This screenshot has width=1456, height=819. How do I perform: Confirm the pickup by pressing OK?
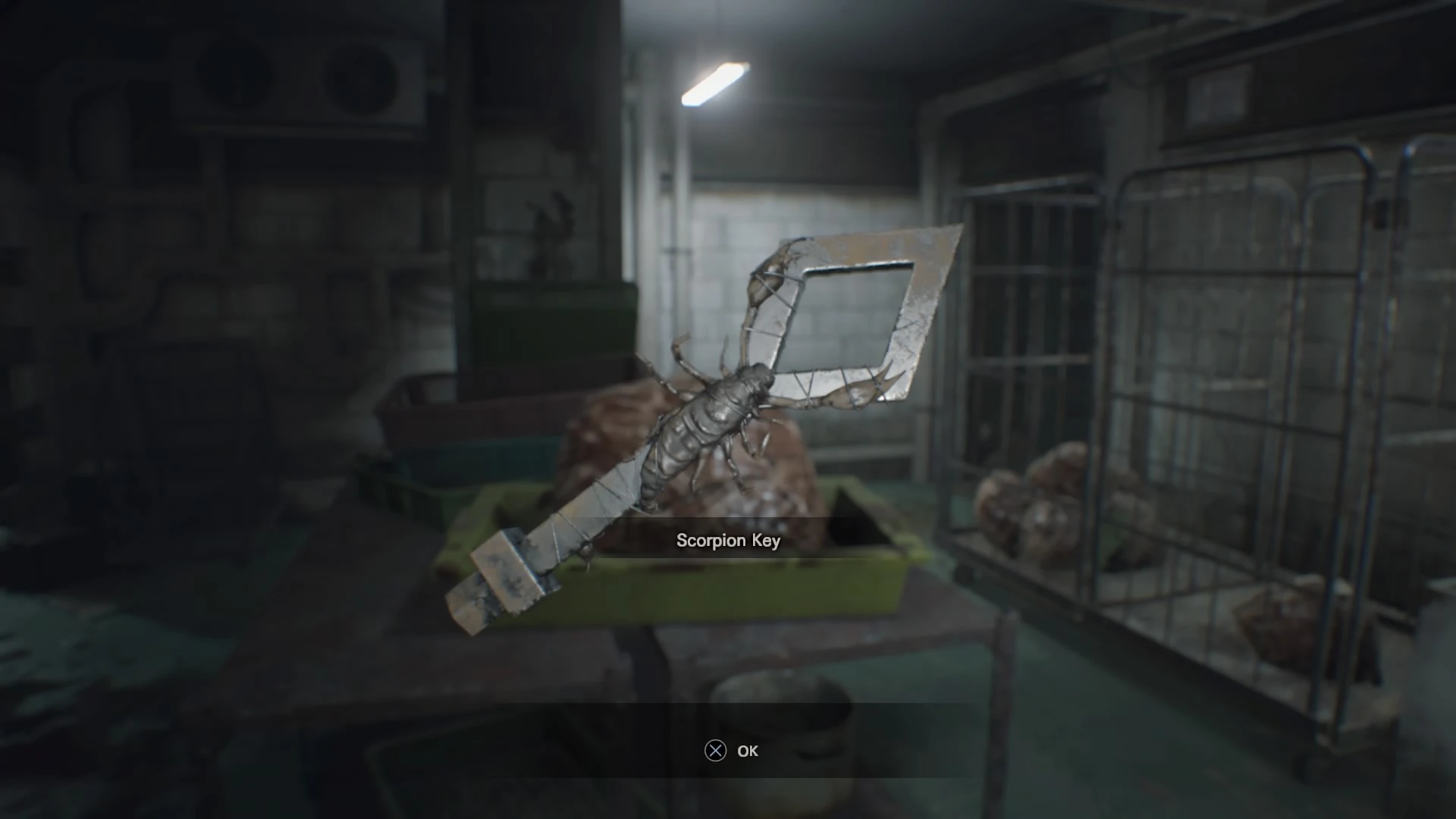[747, 752]
